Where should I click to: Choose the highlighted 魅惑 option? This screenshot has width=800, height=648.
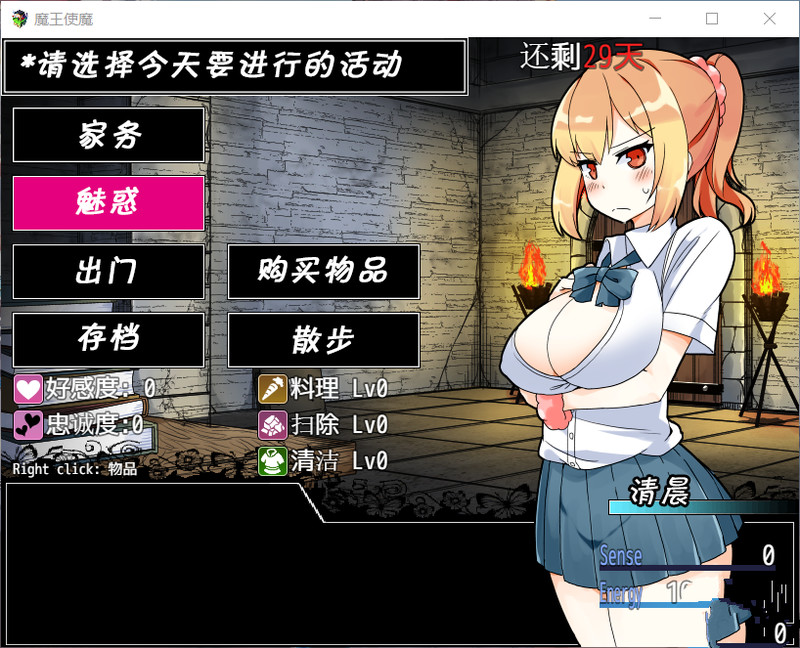click(108, 203)
